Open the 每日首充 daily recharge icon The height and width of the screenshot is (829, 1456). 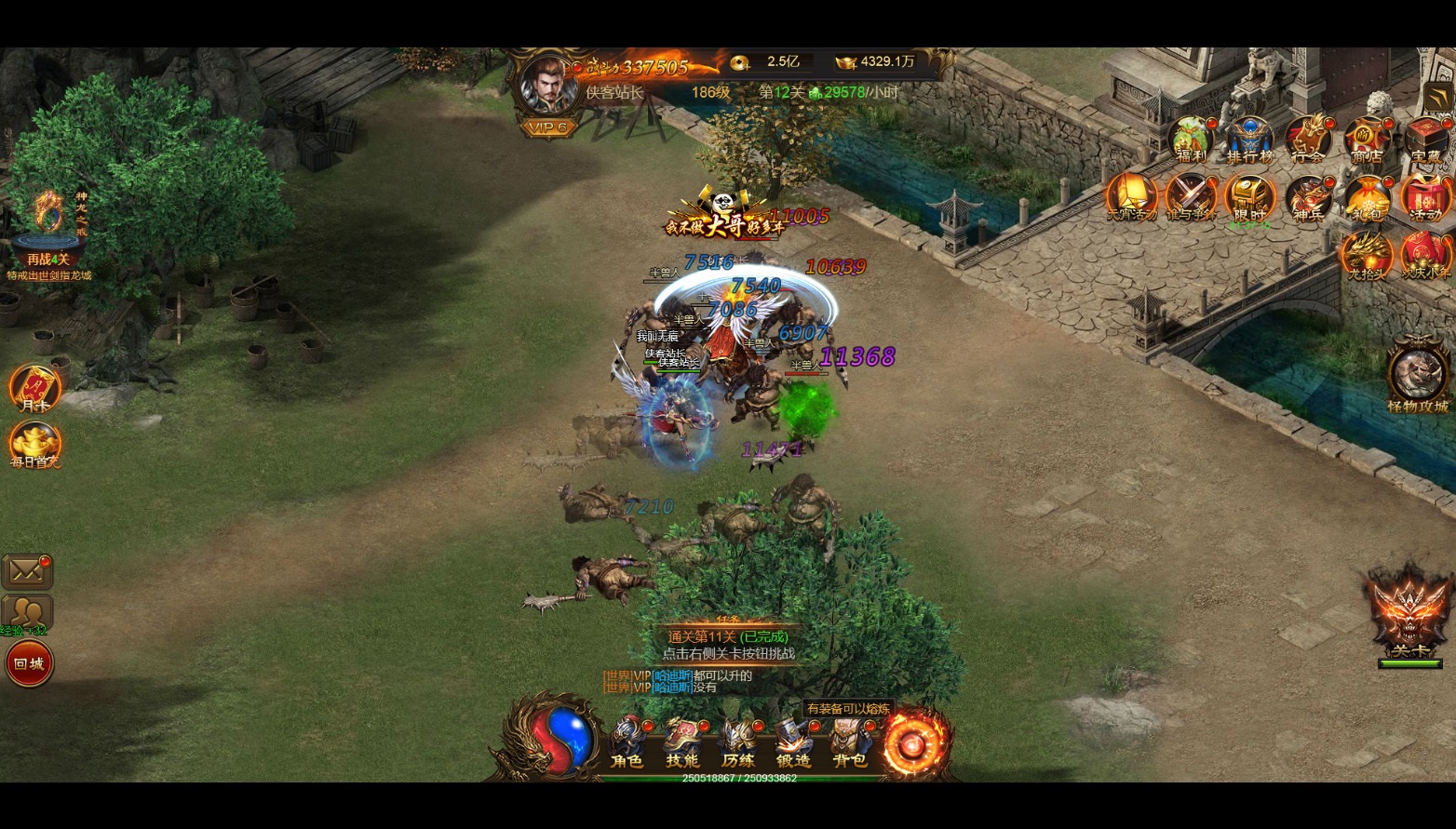(34, 445)
